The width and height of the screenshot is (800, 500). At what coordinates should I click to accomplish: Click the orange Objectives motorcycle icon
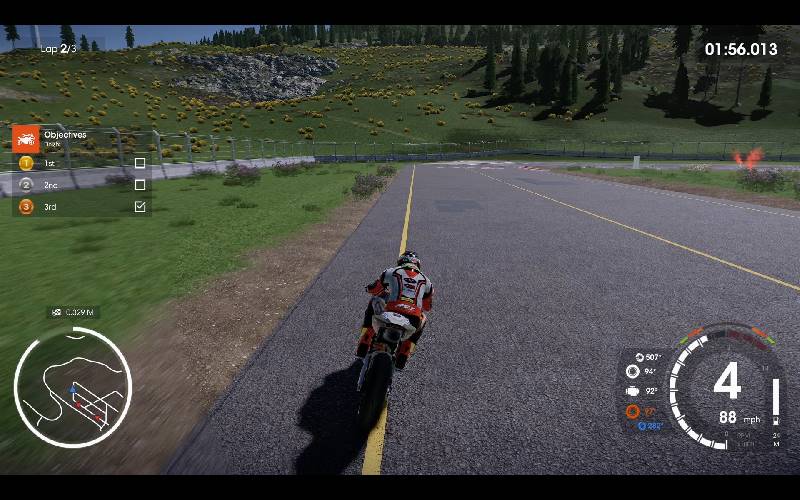tap(25, 137)
